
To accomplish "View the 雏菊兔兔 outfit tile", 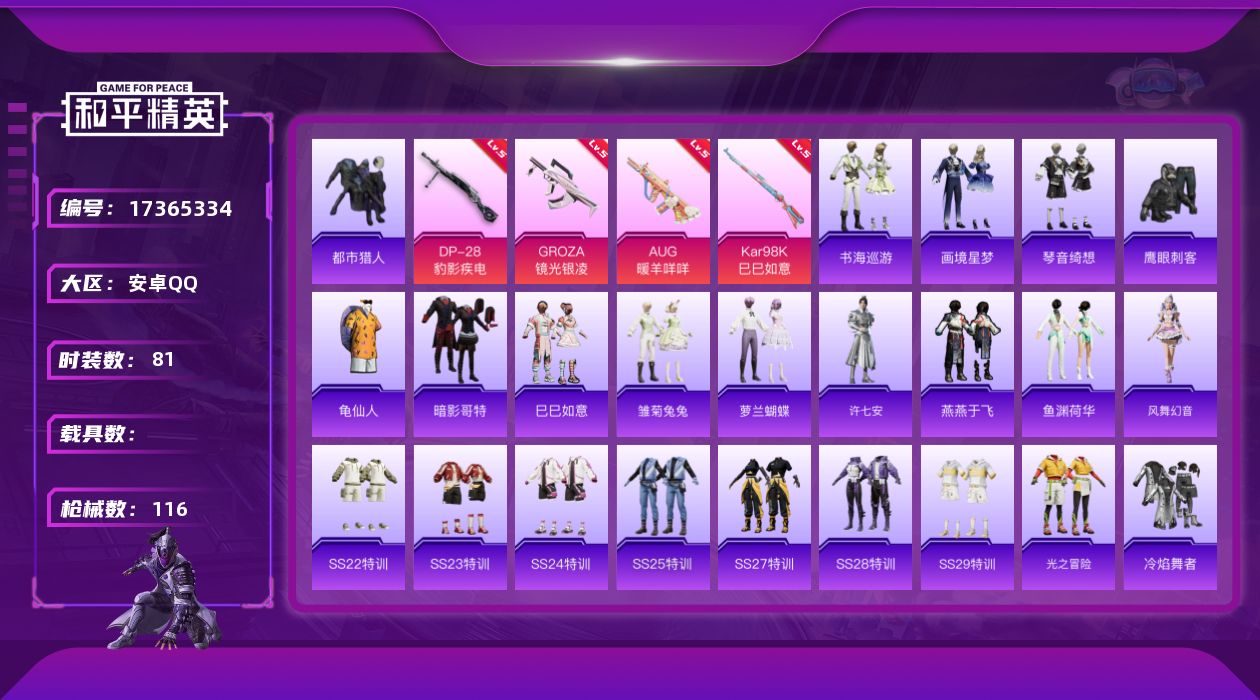I will pos(663,363).
